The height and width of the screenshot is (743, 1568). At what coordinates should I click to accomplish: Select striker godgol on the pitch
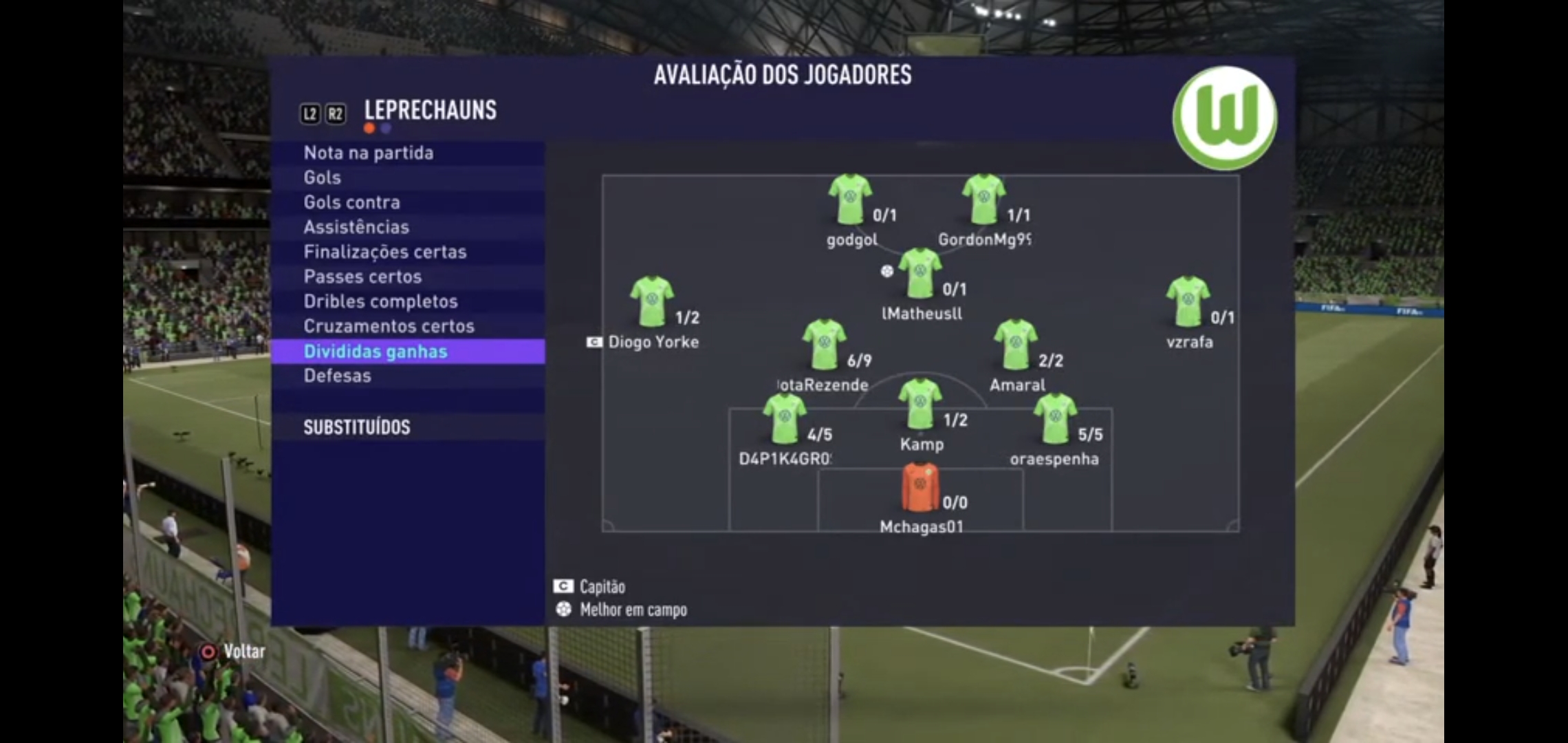pyautogui.click(x=849, y=200)
